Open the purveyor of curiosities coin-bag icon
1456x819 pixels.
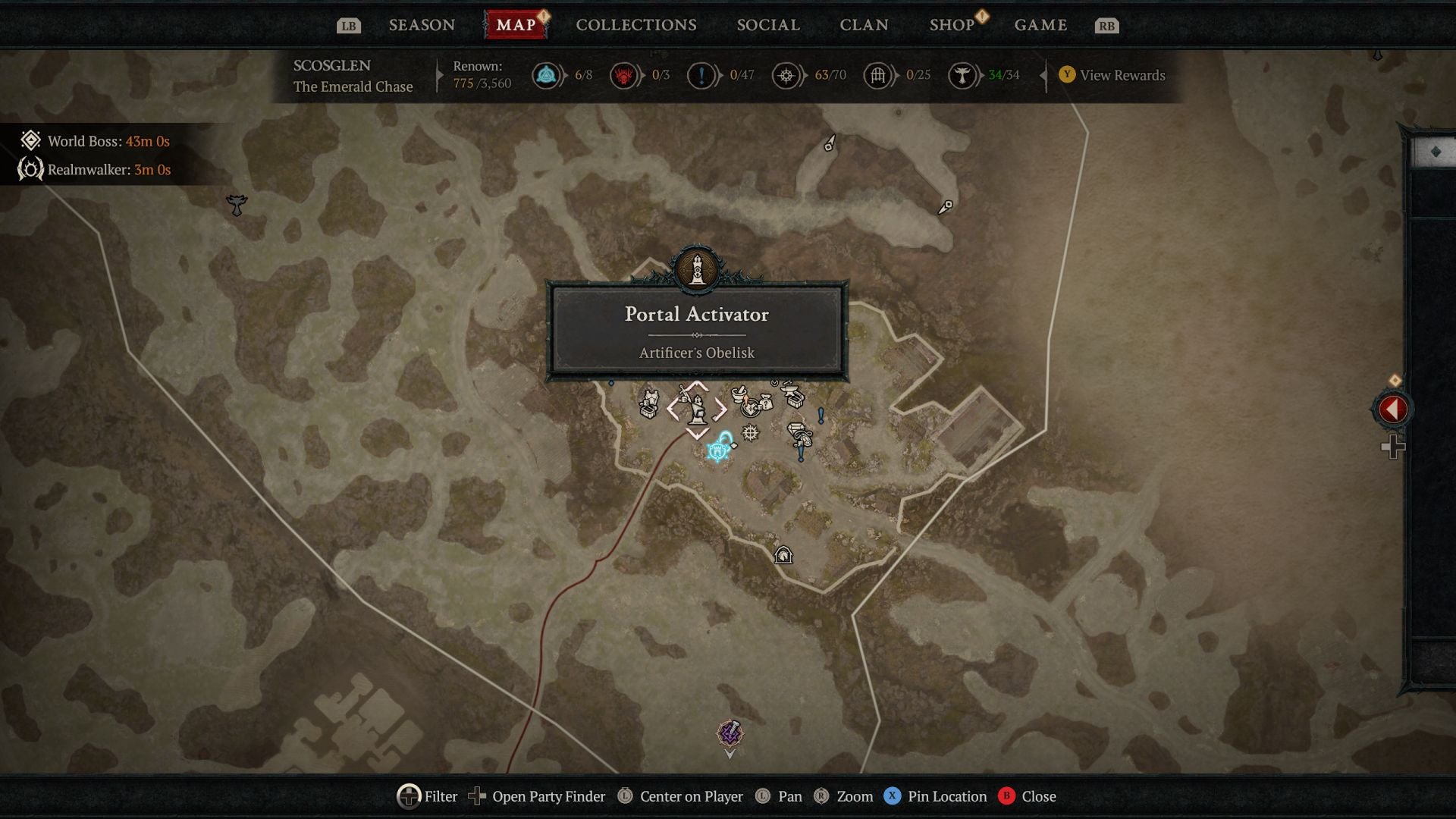point(765,403)
